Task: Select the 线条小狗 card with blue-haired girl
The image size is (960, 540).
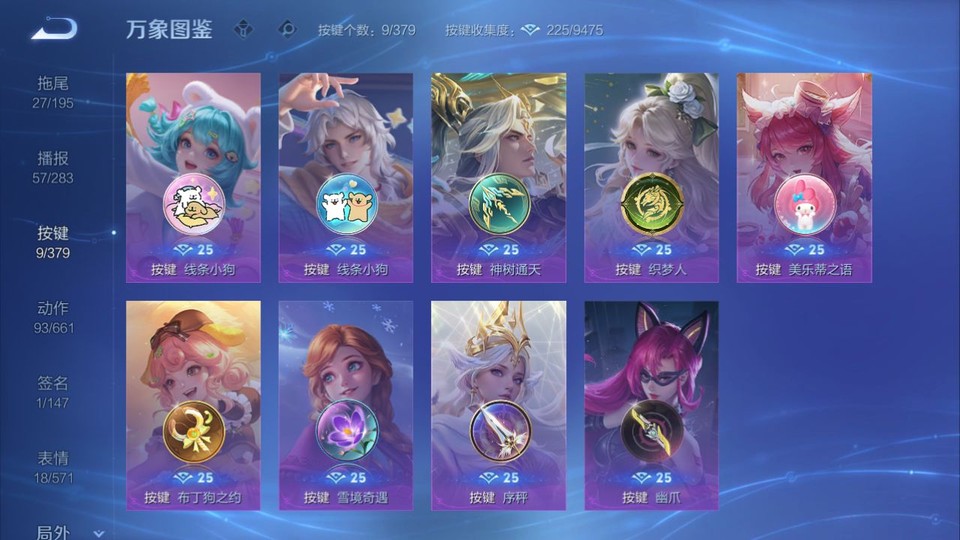Action: (193, 177)
